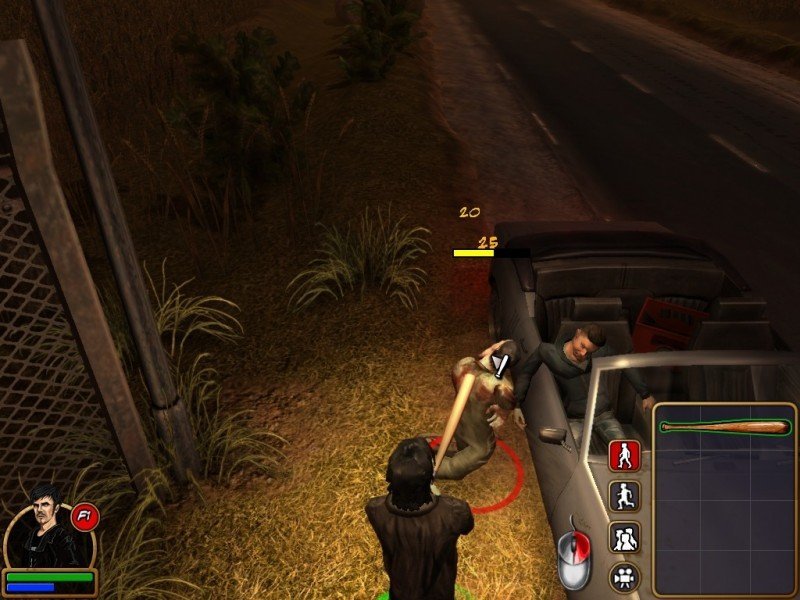
Task: Toggle the movie camera button
Action: pos(625,576)
